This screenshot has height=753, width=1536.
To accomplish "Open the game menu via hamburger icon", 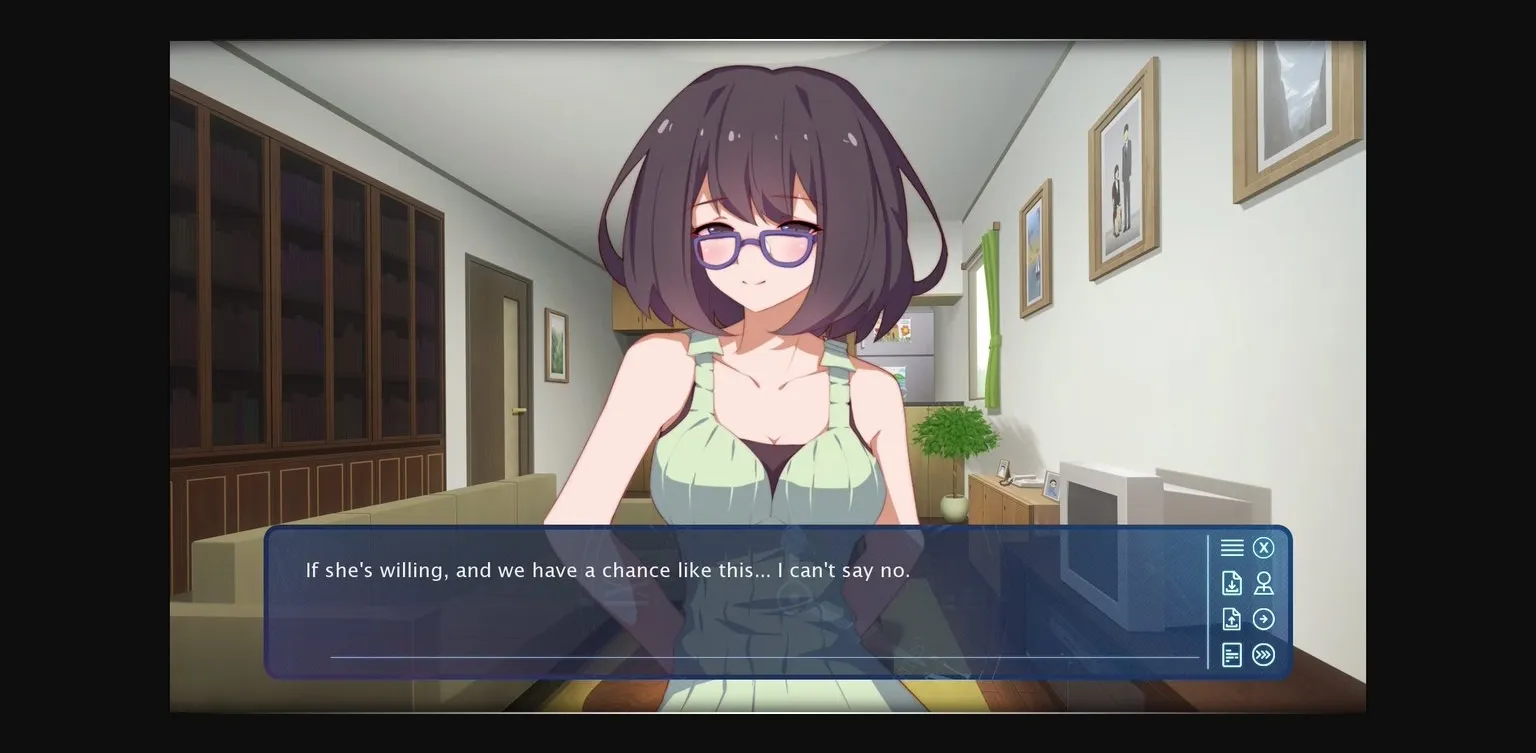I will tap(1232, 547).
